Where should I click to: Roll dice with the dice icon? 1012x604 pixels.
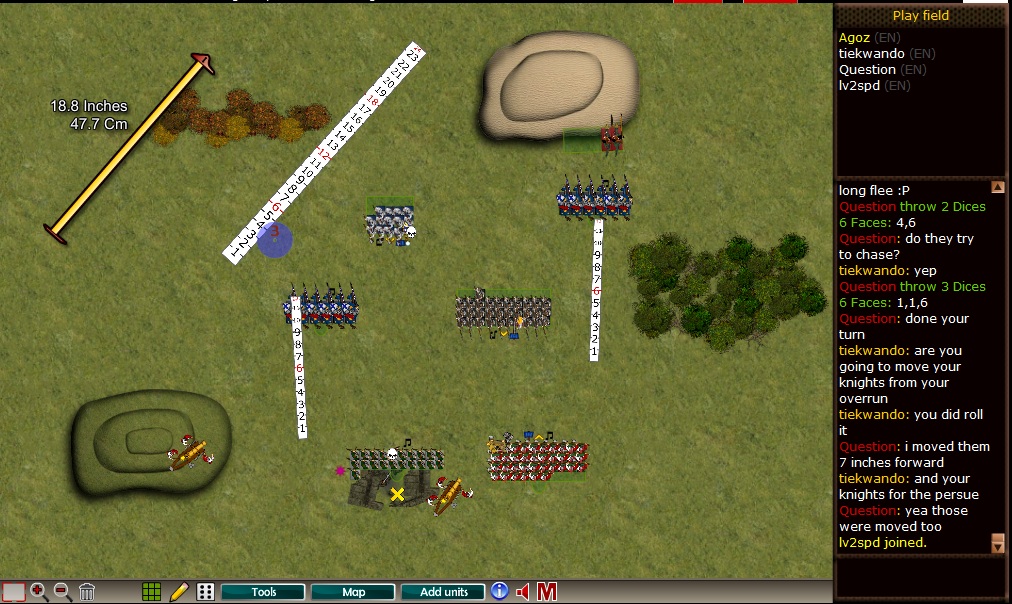point(205,592)
